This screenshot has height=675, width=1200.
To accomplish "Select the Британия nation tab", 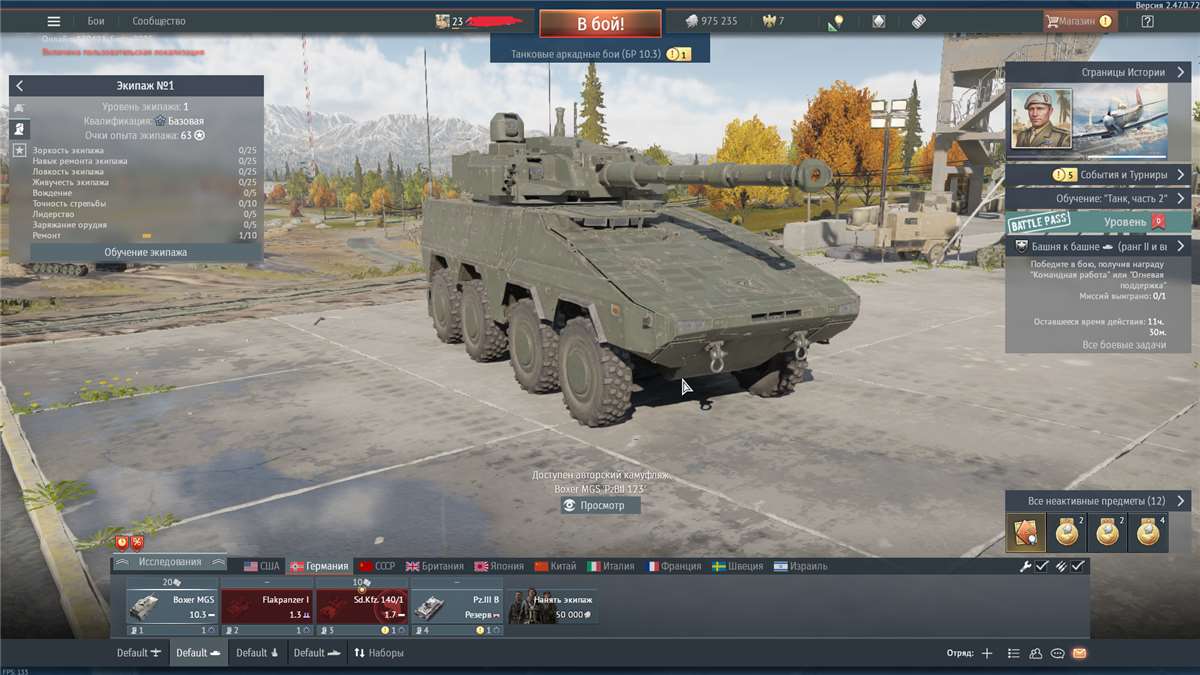I will (436, 566).
